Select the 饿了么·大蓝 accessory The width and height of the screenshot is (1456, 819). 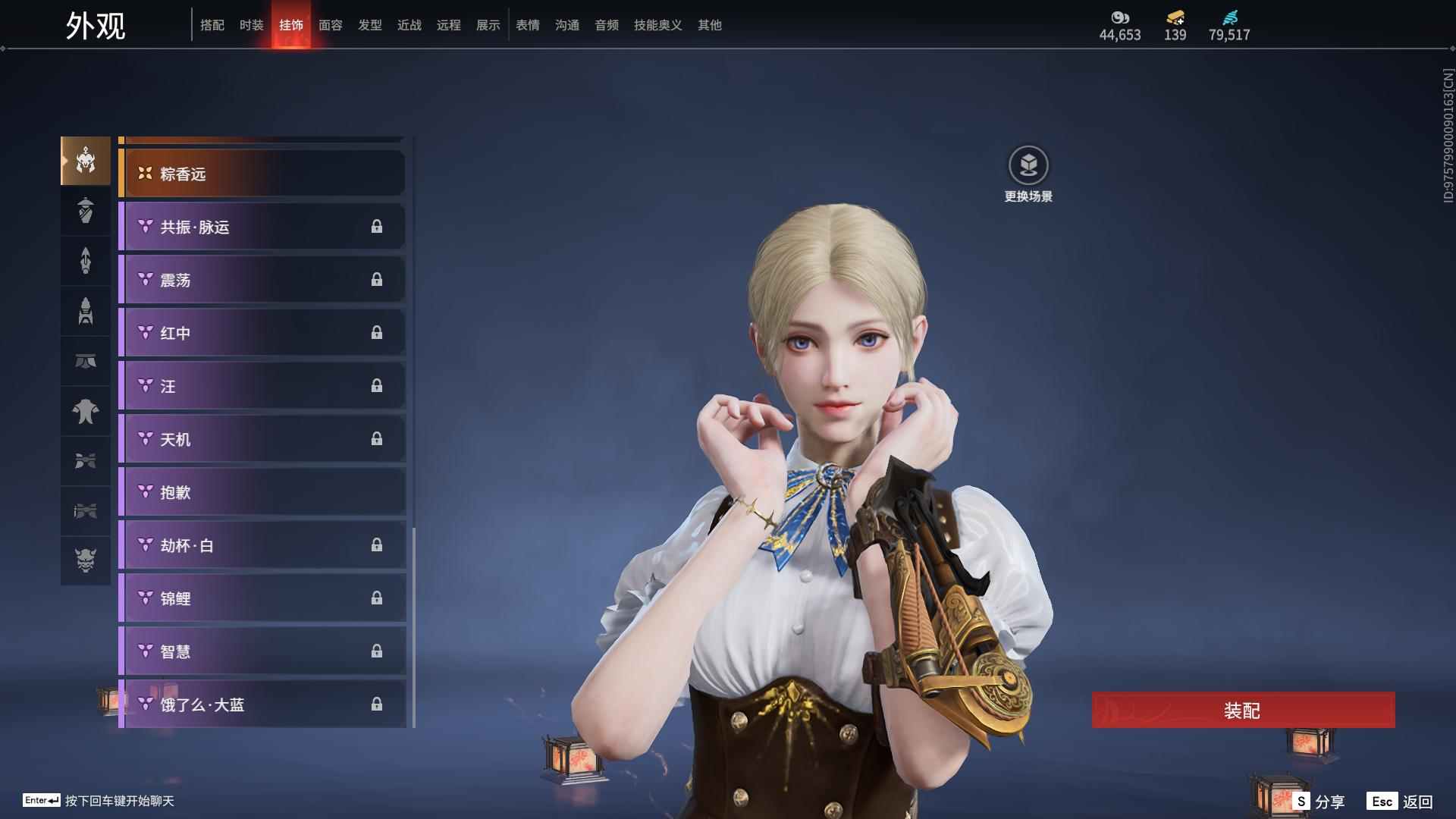coord(262,704)
